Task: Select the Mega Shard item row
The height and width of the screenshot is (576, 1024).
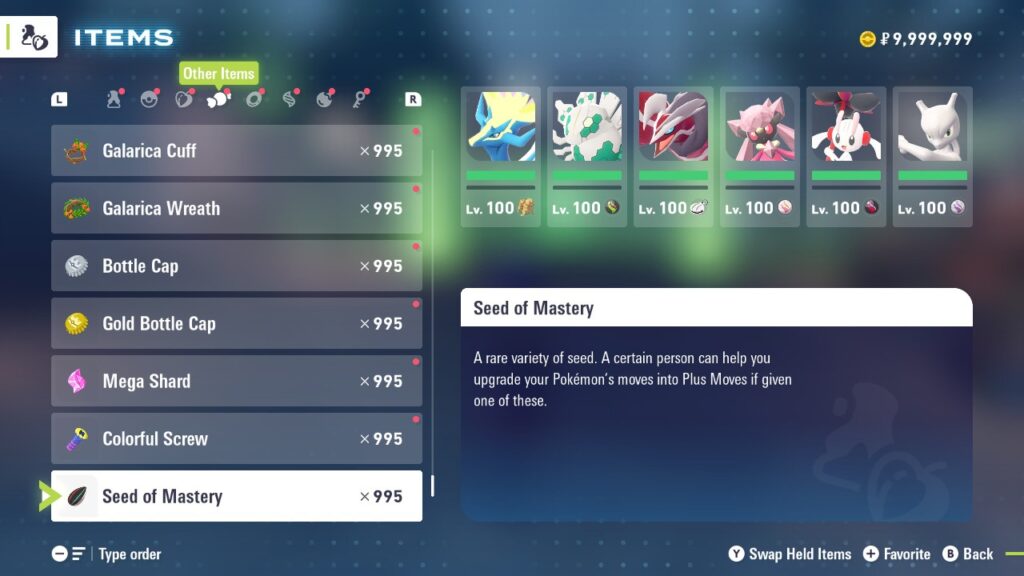Action: point(236,381)
